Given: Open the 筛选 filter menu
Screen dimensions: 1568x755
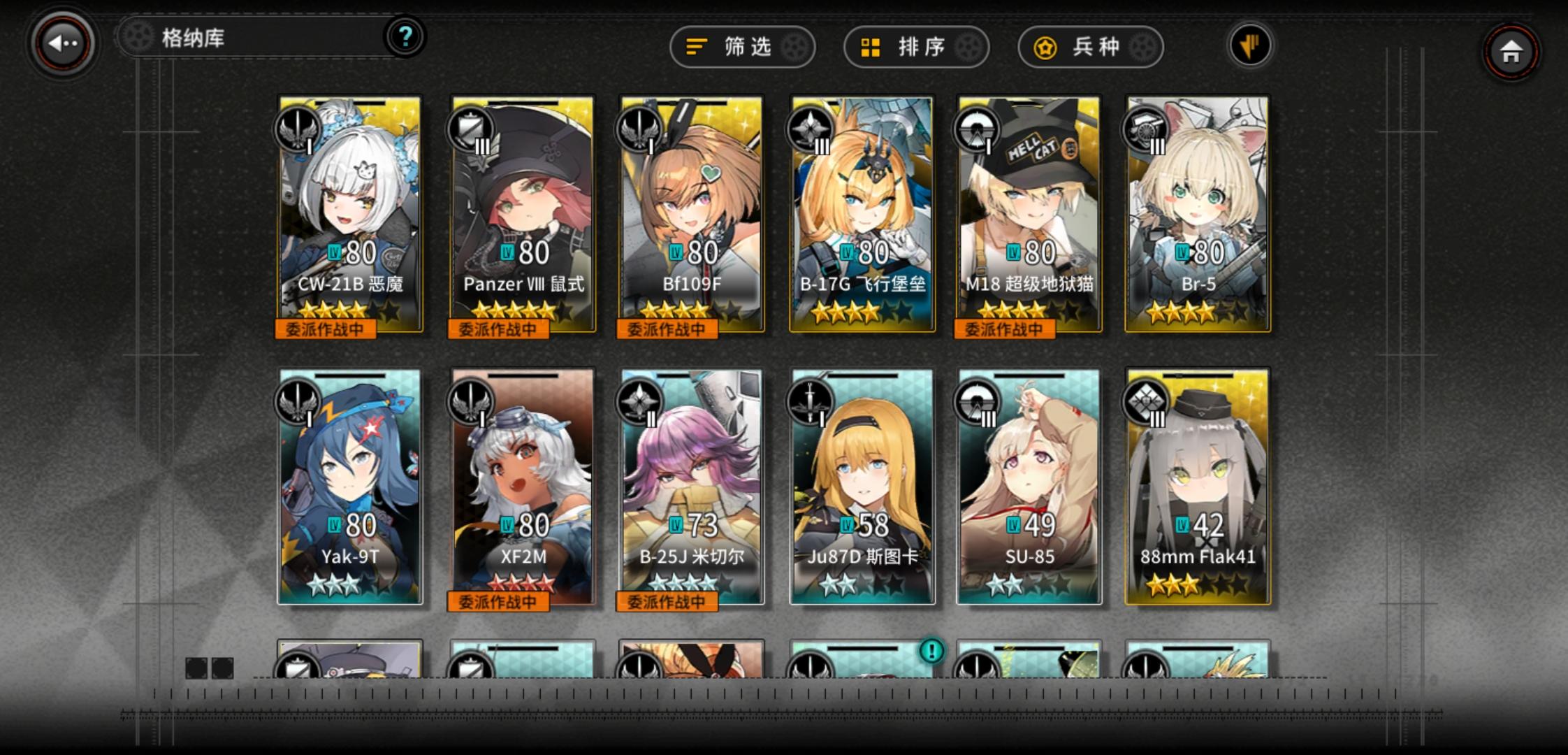Looking at the screenshot, I should (x=742, y=48).
